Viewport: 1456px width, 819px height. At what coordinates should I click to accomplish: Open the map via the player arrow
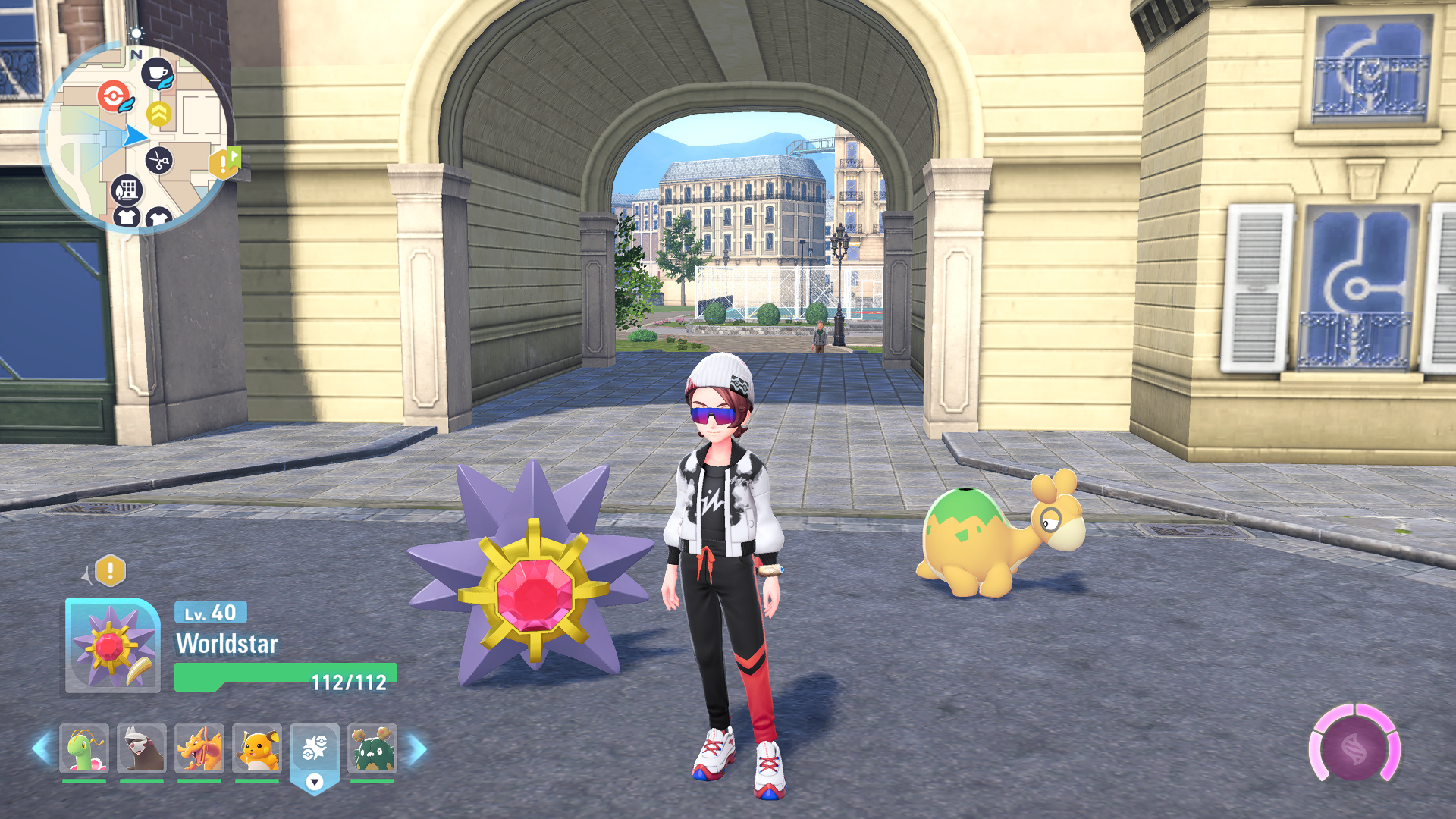(x=135, y=136)
